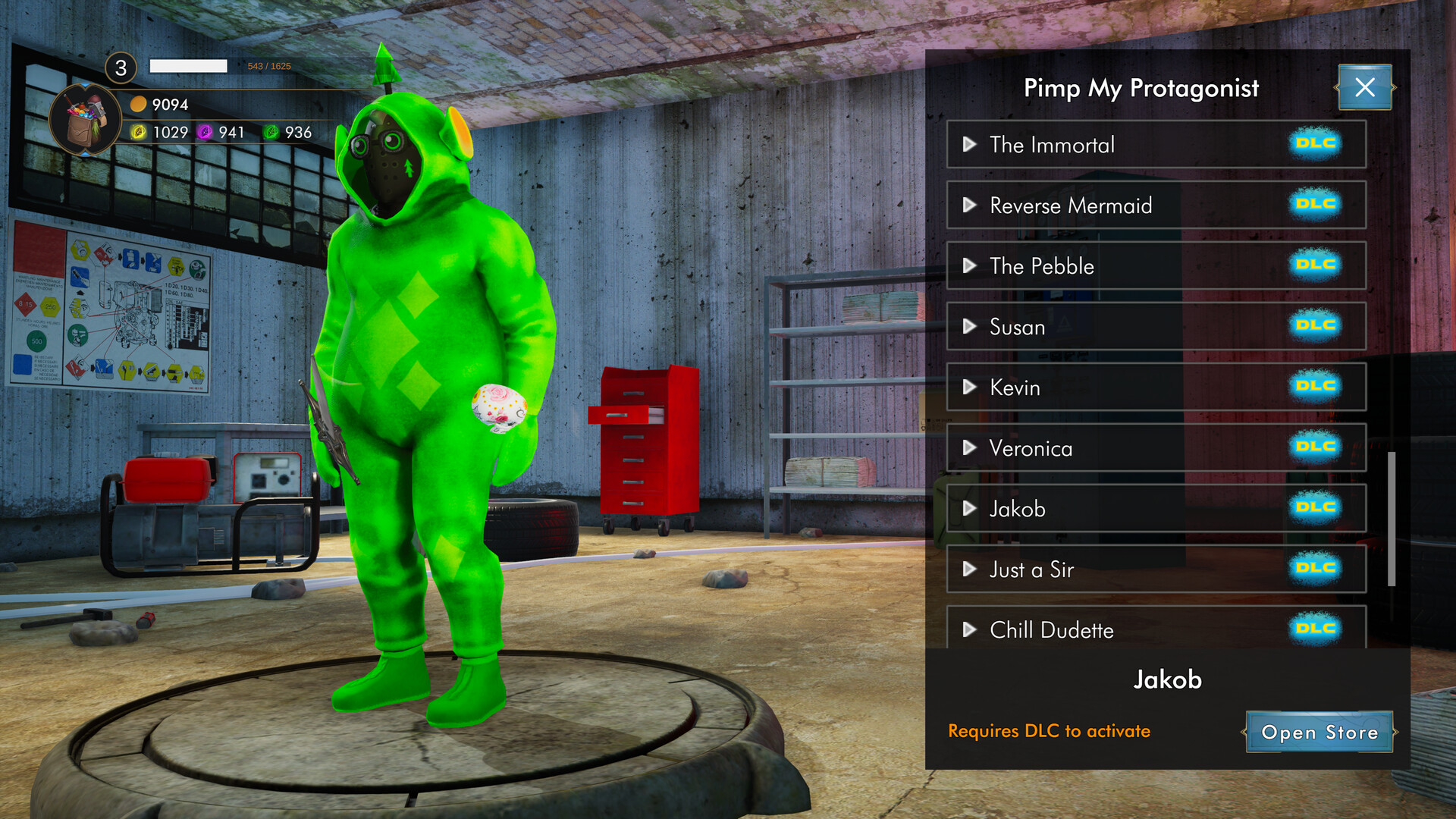
Task: Click the green essence currency icon
Action: coord(270,133)
